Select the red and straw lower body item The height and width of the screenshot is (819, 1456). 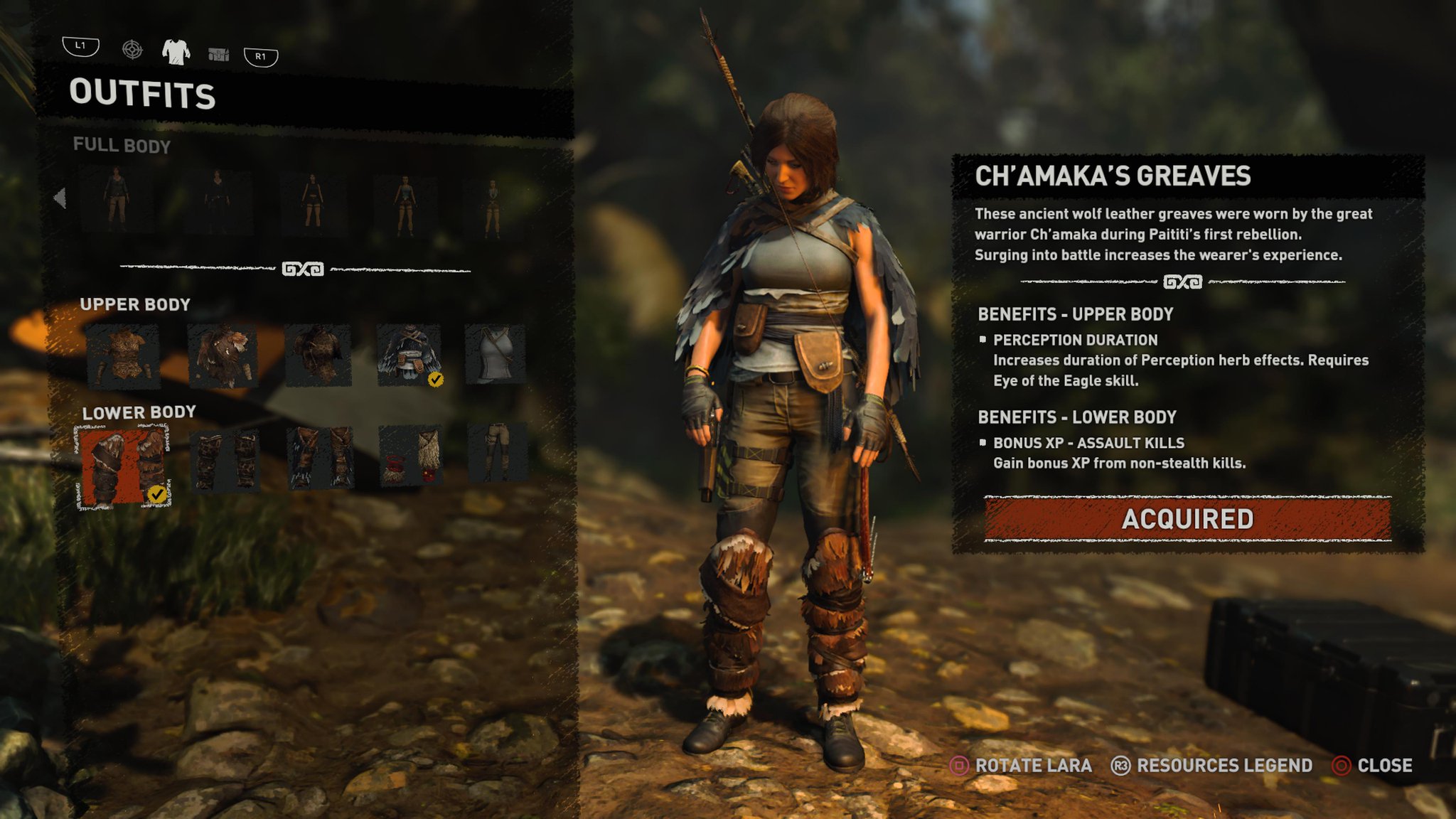click(x=410, y=456)
